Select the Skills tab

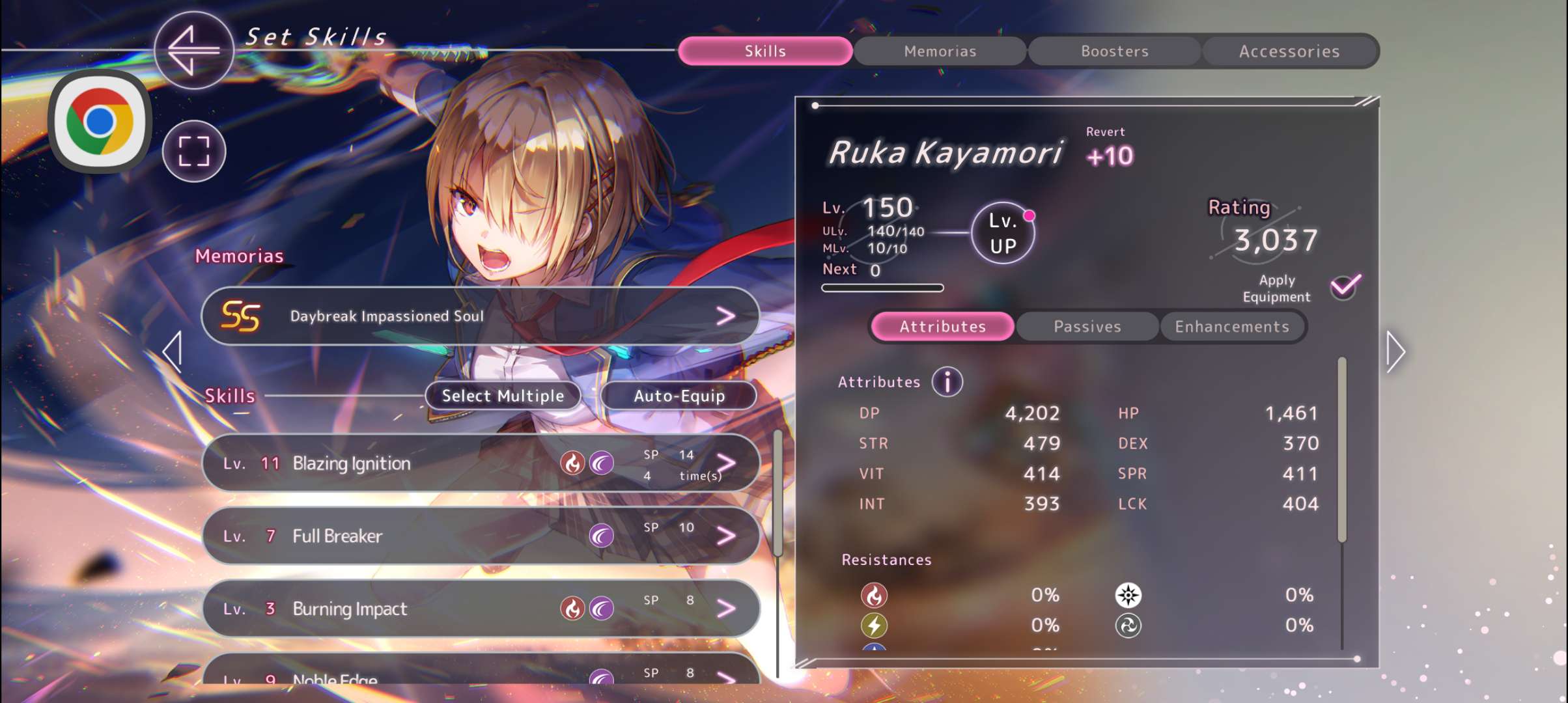pos(765,51)
